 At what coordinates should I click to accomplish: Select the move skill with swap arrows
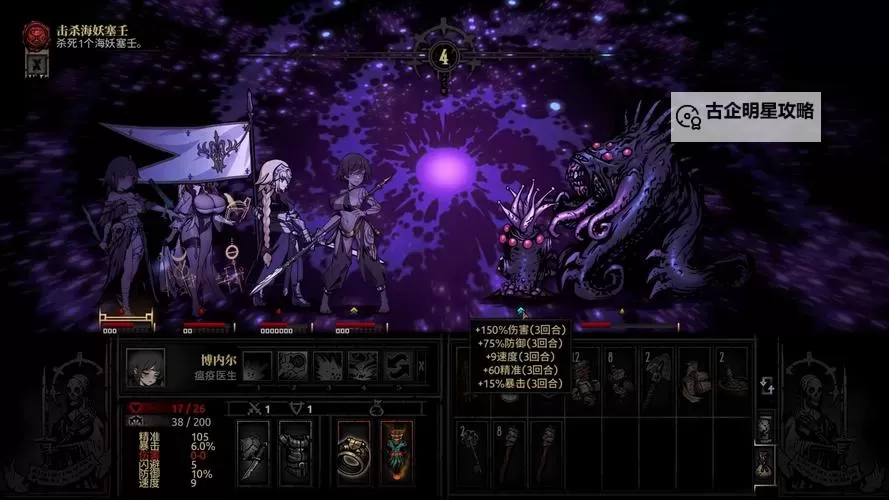tap(397, 366)
